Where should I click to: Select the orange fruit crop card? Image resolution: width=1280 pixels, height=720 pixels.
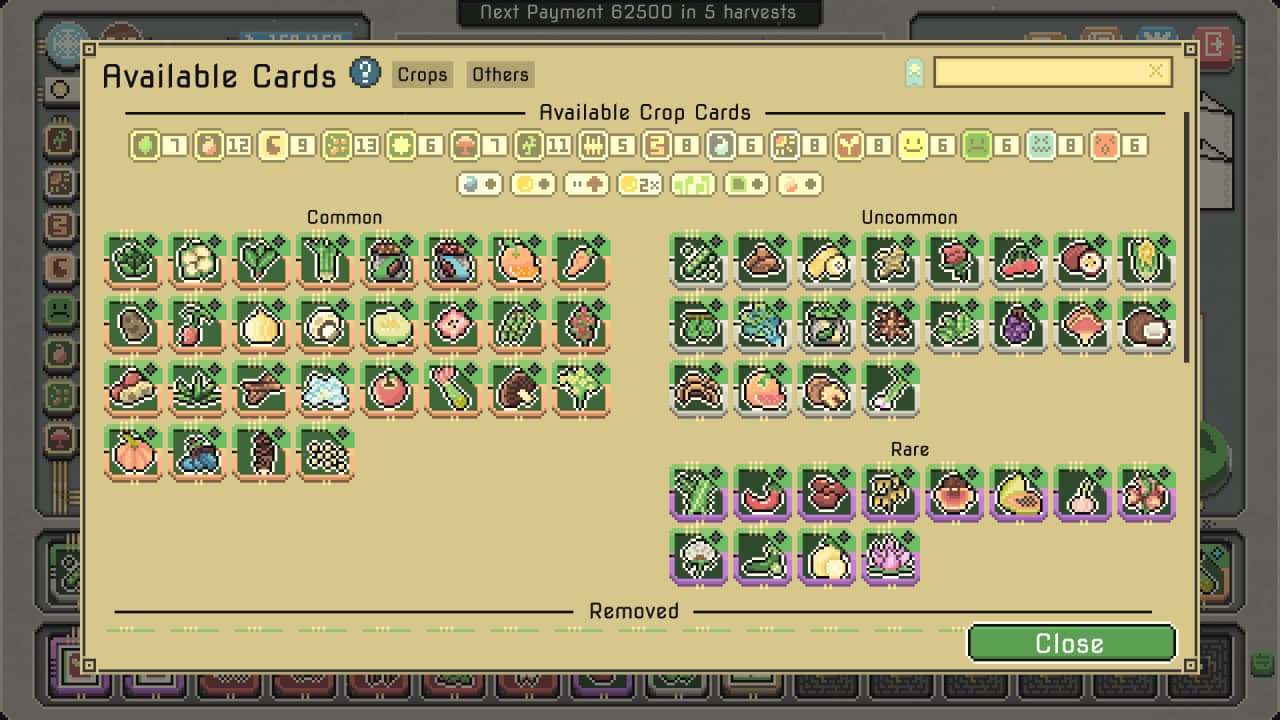(517, 262)
